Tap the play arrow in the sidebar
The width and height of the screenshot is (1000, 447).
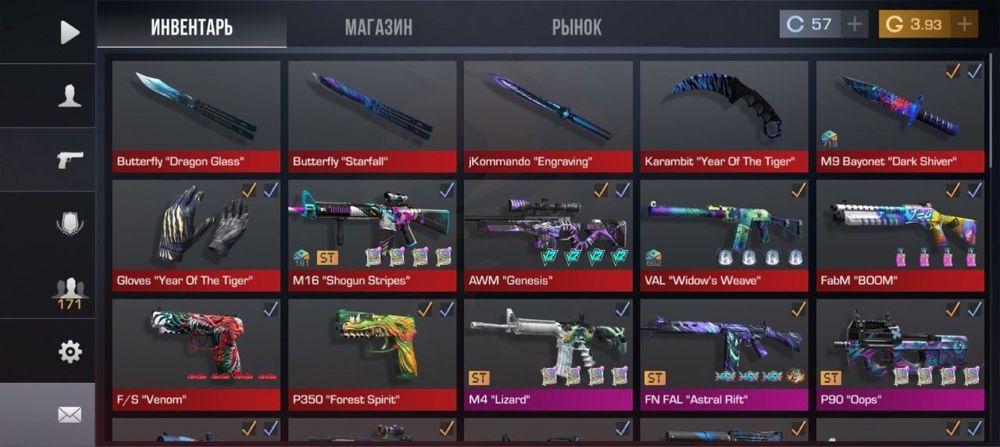coord(69,32)
